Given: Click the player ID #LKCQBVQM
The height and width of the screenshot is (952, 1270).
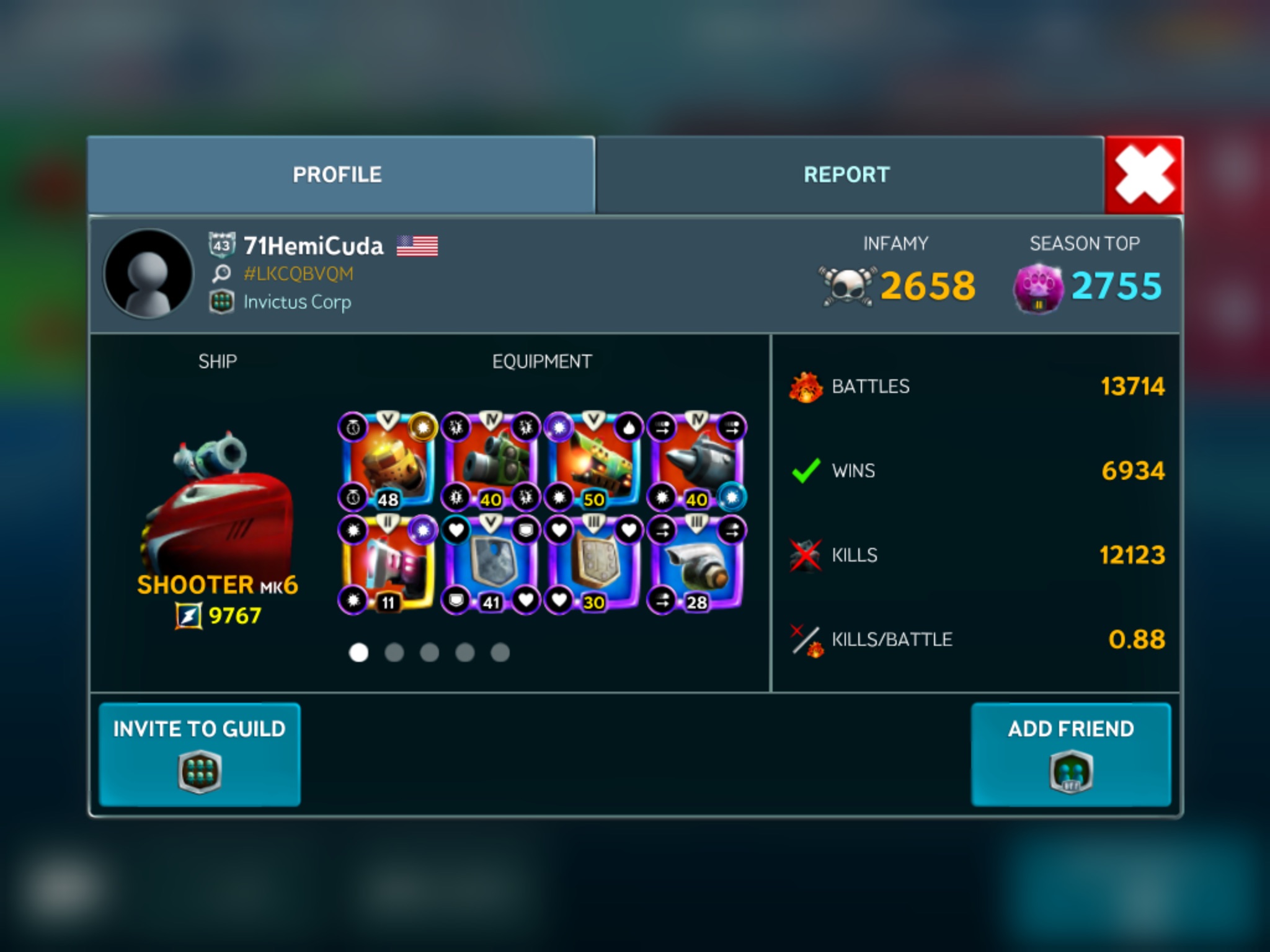Looking at the screenshot, I should click(x=298, y=273).
